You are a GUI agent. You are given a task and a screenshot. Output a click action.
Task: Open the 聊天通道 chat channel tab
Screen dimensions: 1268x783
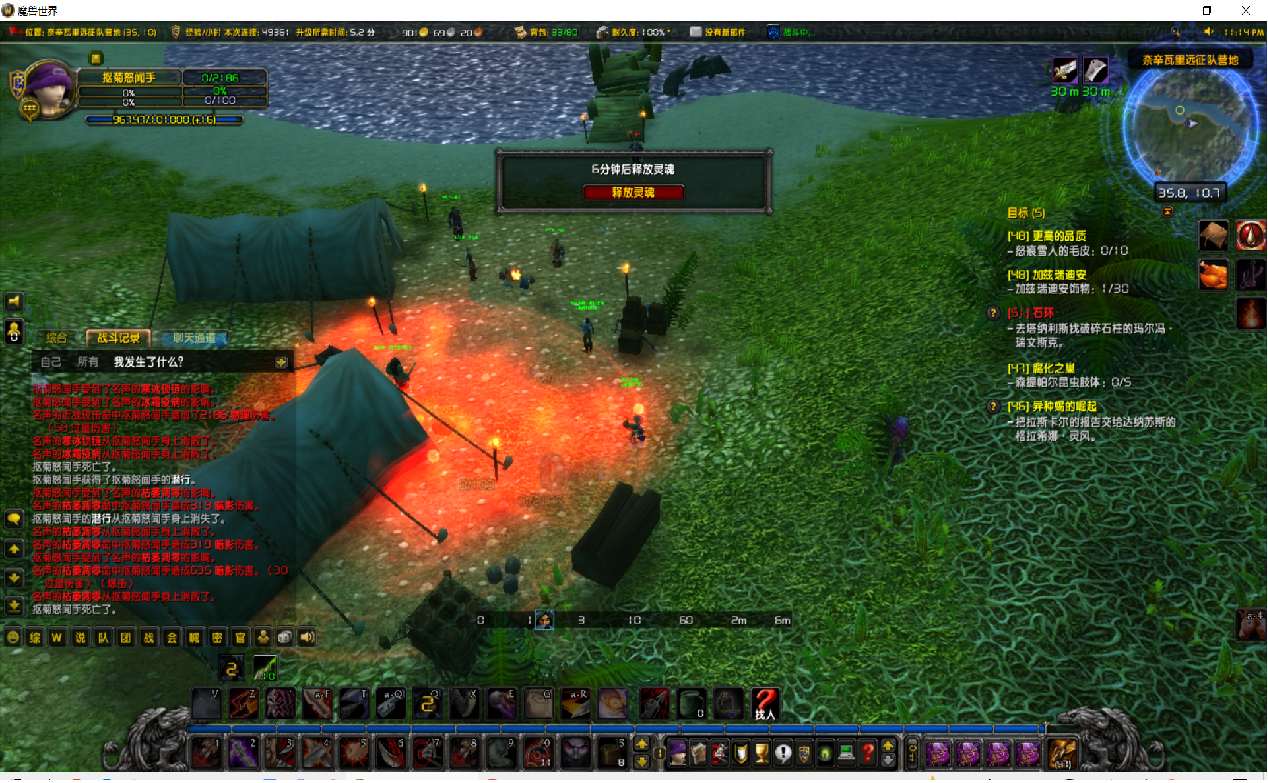tap(192, 338)
